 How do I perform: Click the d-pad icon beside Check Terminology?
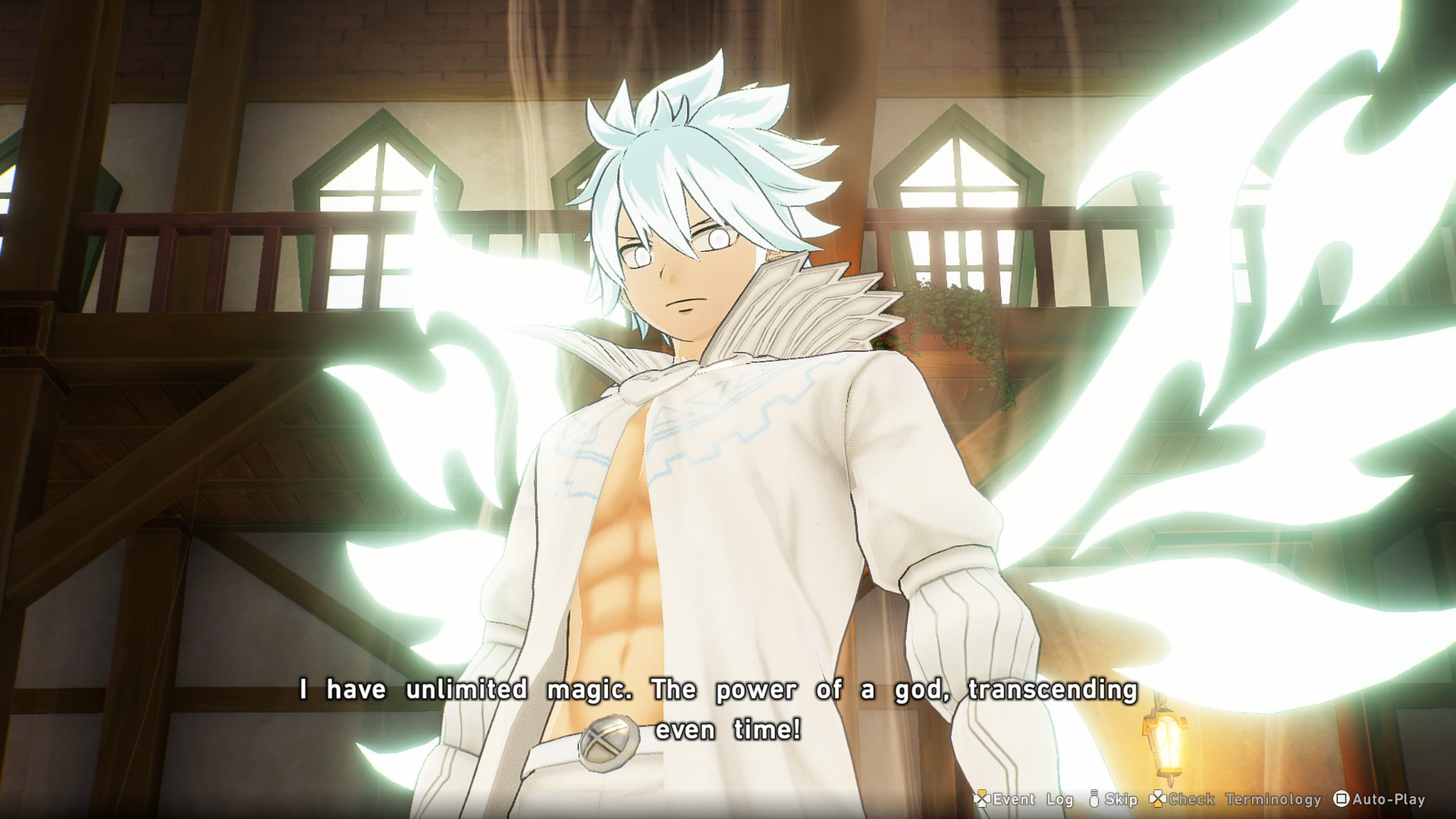[x=1157, y=799]
